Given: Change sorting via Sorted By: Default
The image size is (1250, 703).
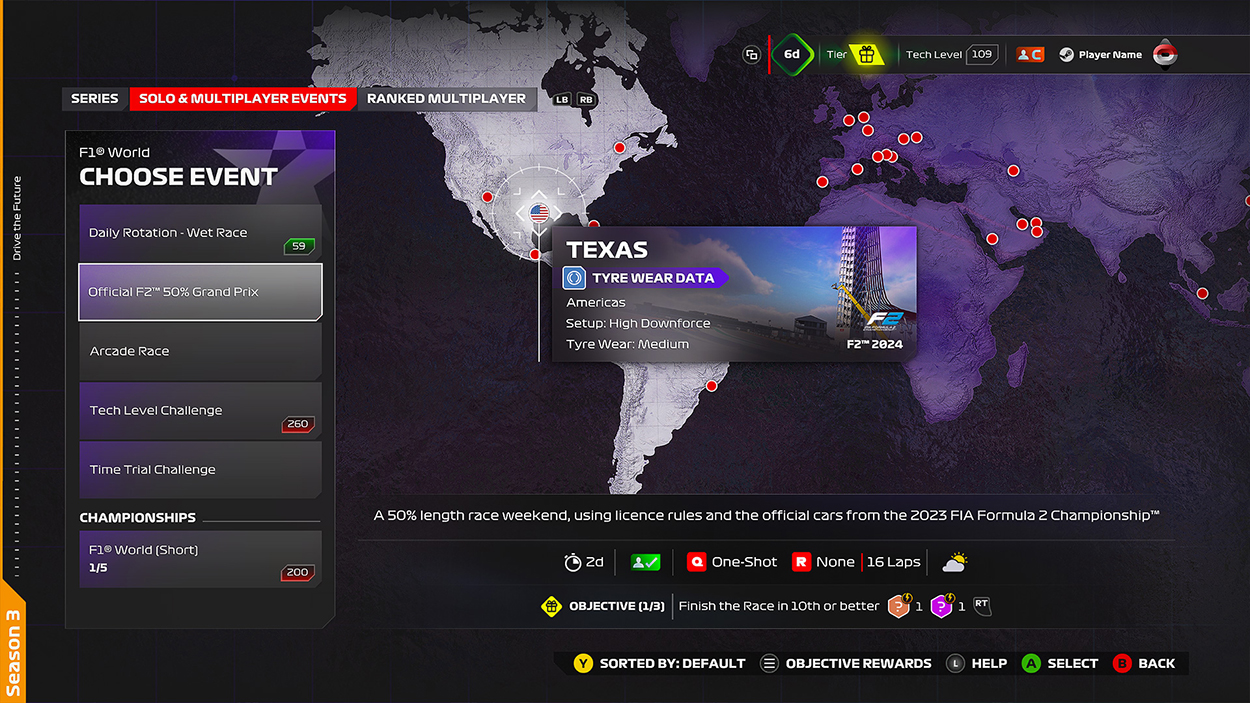Looking at the screenshot, I should pos(660,663).
